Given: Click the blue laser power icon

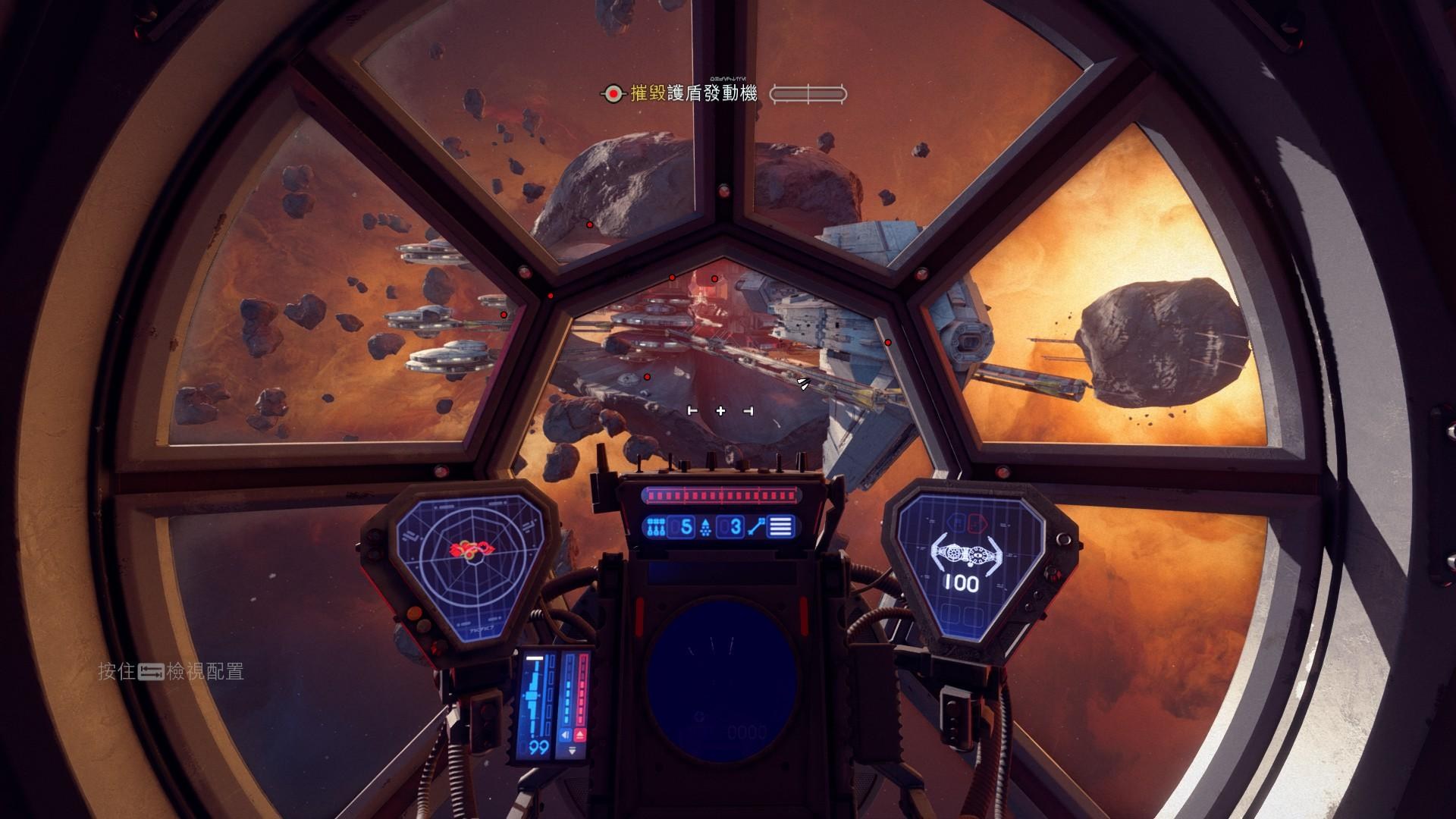Looking at the screenshot, I should tap(564, 735).
